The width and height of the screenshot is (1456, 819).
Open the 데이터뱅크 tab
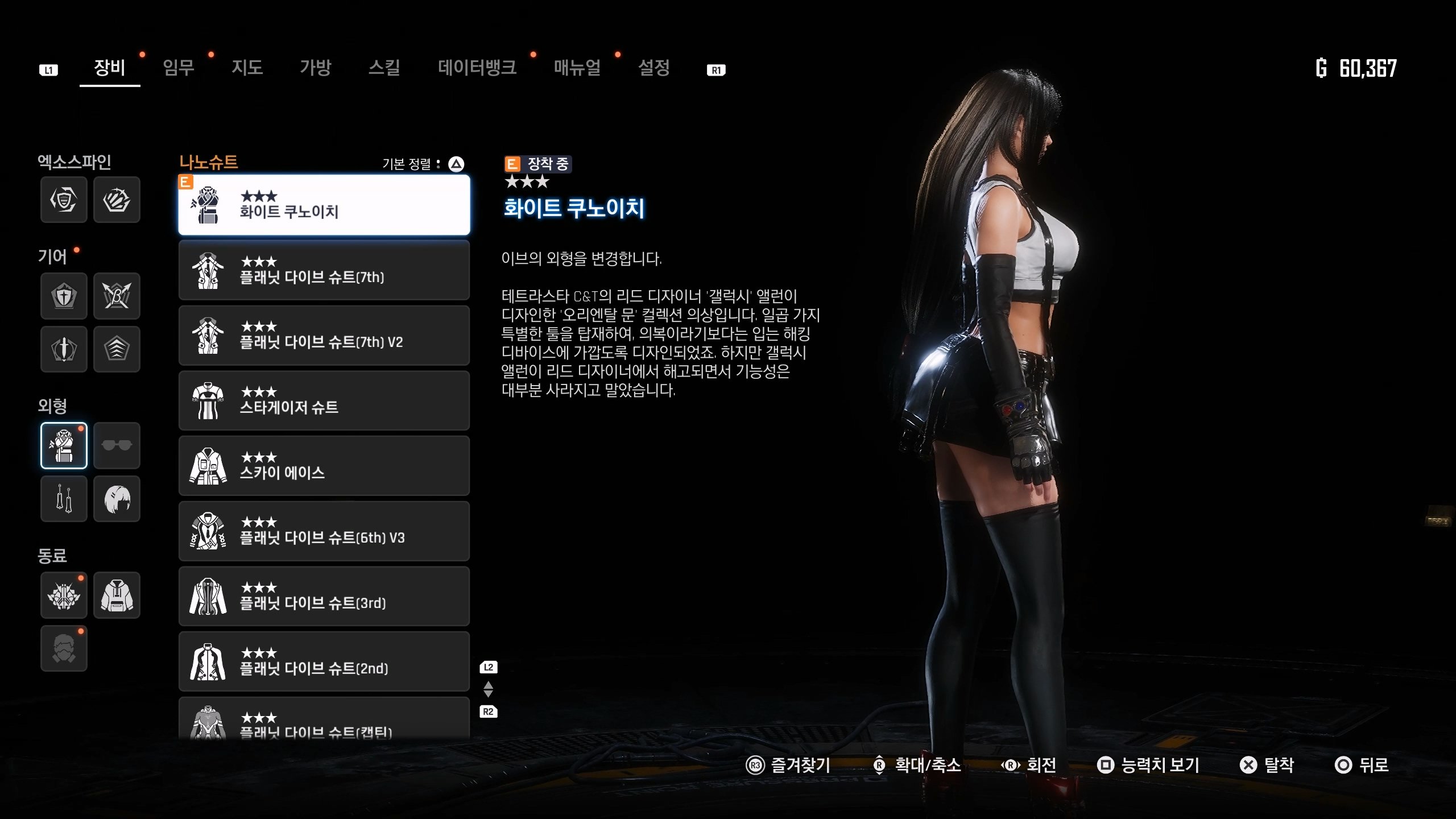click(477, 68)
